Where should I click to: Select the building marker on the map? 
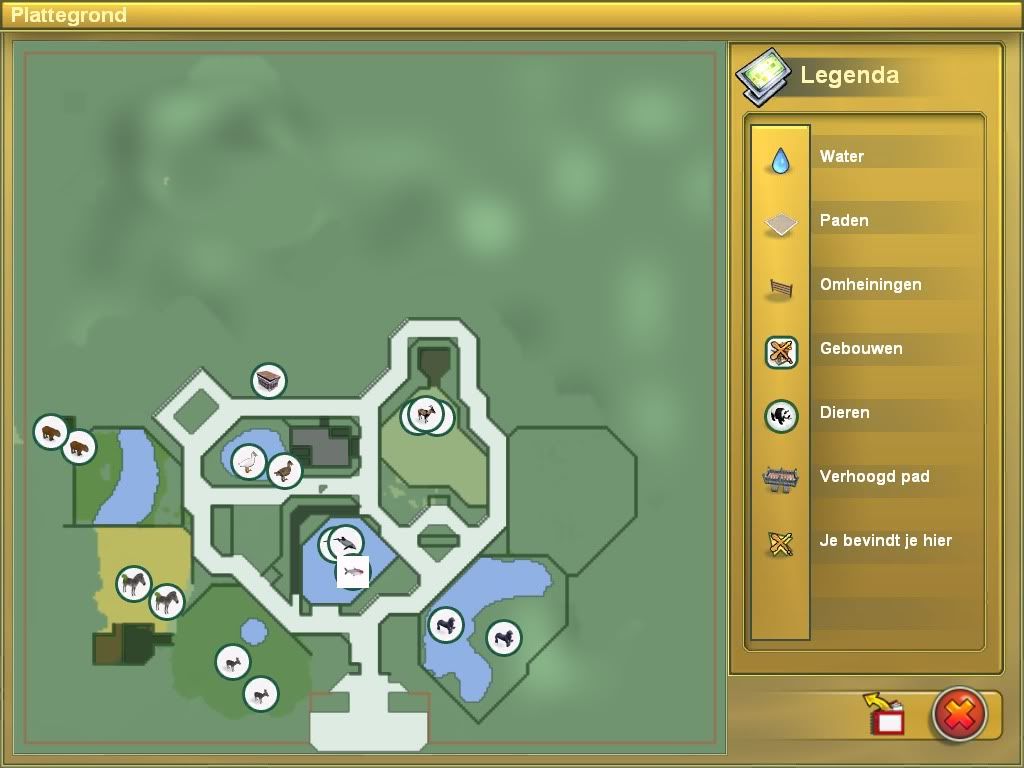point(269,380)
